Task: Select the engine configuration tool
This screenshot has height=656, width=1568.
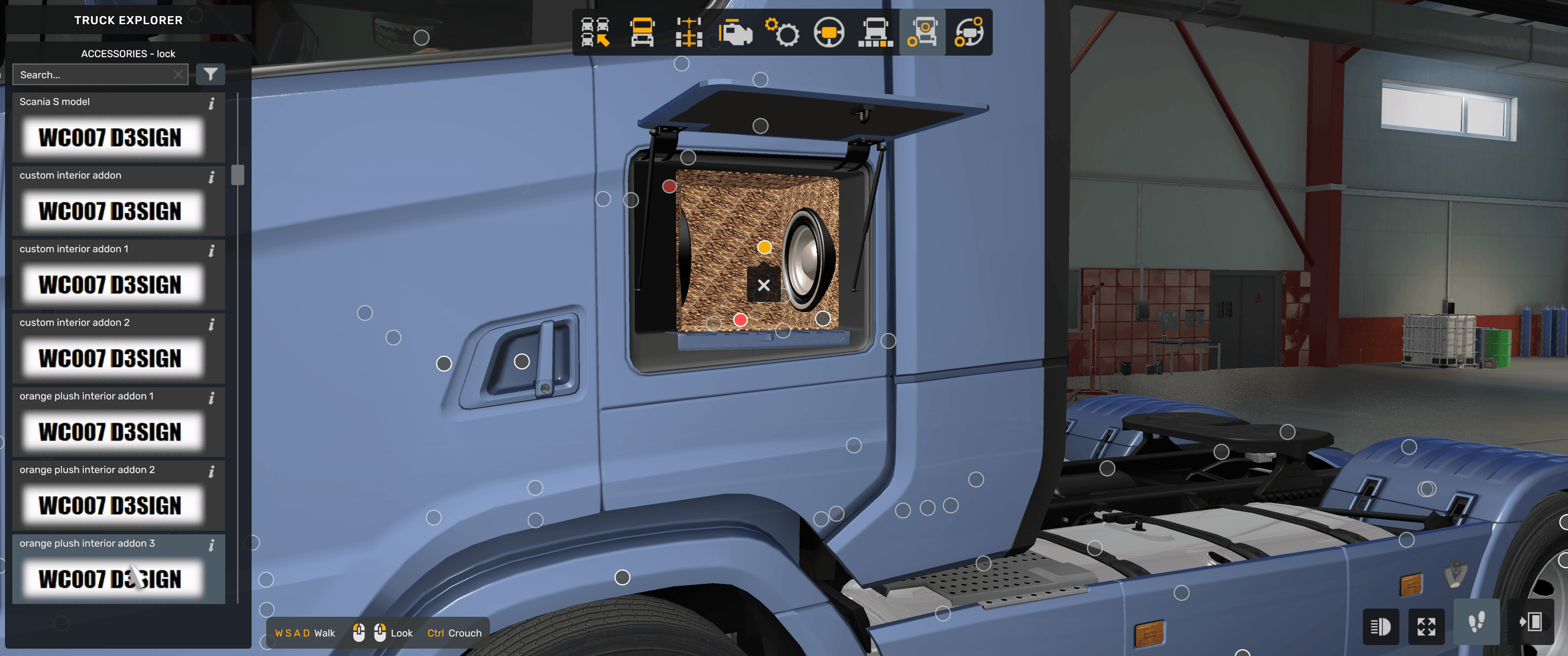Action: coord(735,34)
